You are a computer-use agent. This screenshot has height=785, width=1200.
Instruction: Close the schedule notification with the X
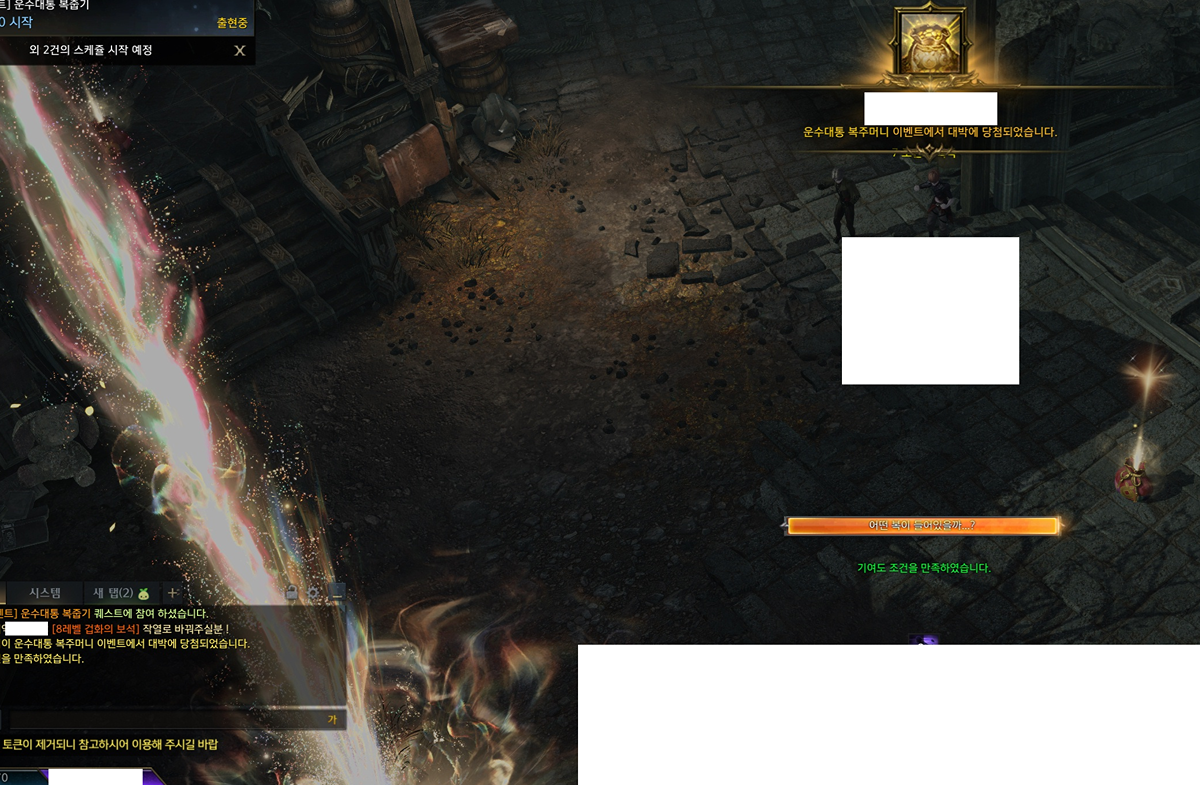(239, 50)
